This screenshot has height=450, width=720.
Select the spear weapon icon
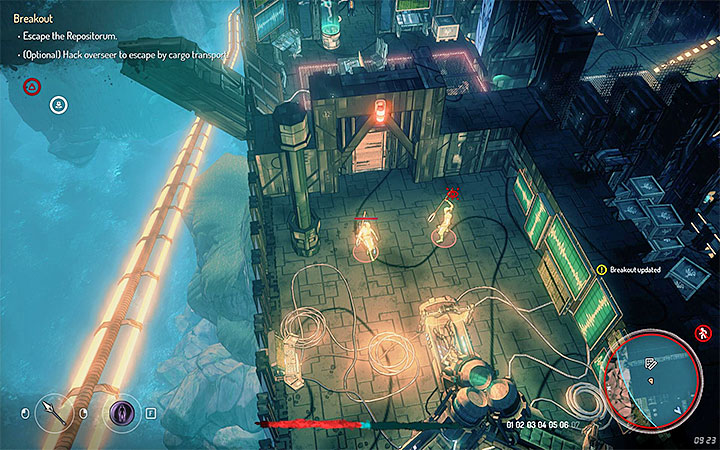coord(54,411)
